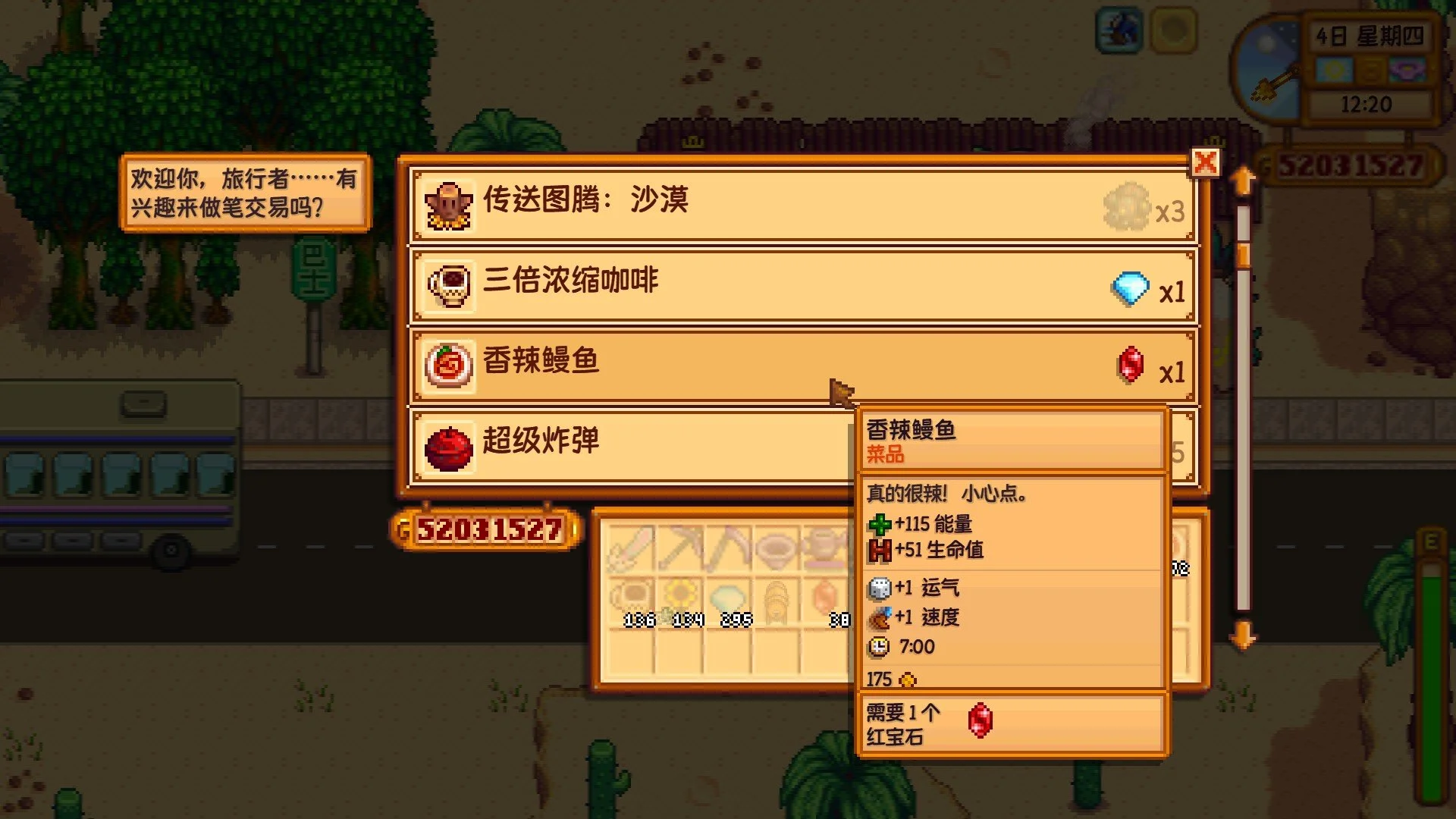Click the weather icon on the clock panel
The height and width of the screenshot is (819, 1456).
tap(1335, 70)
